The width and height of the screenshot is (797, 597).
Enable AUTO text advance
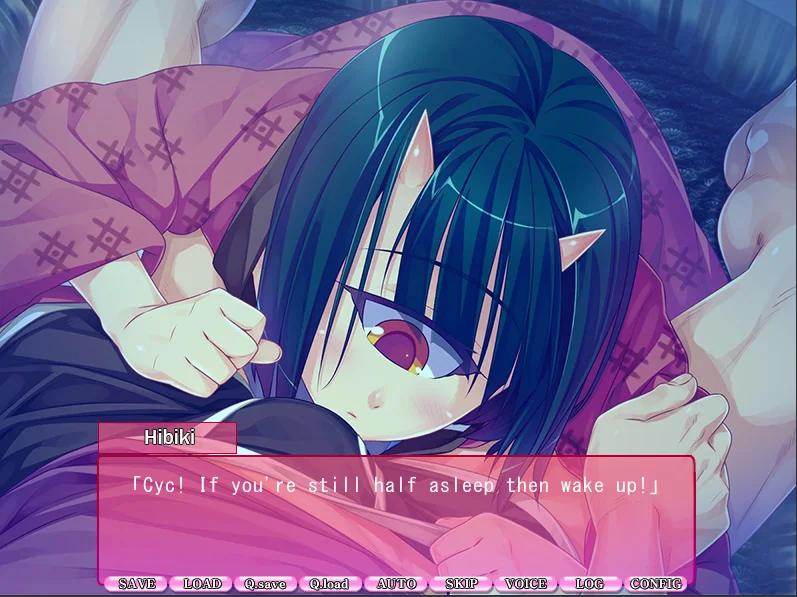coord(396,584)
